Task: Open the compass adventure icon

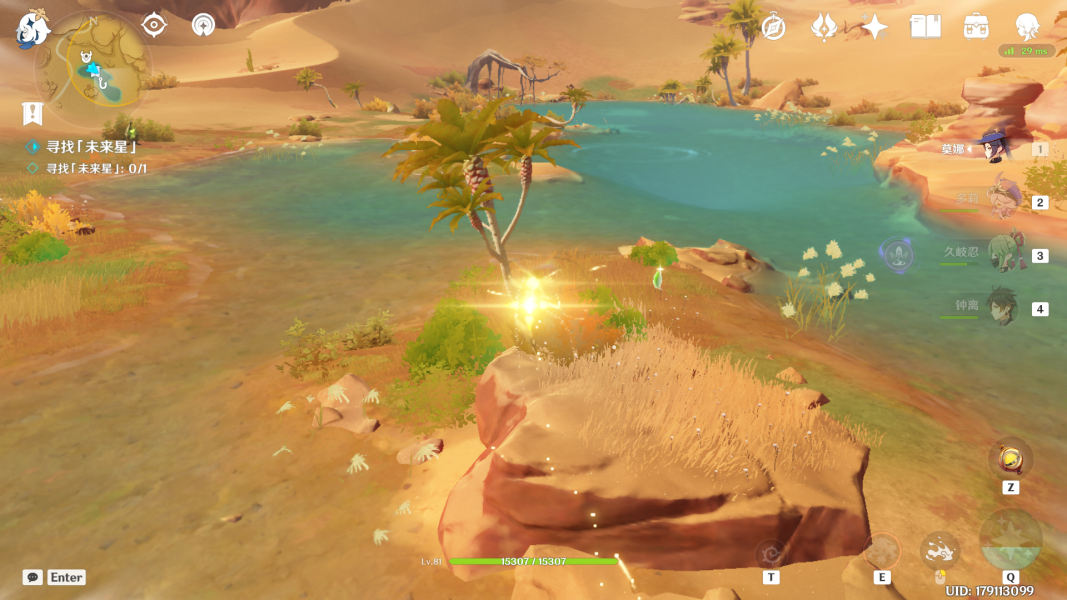Action: 773,27
